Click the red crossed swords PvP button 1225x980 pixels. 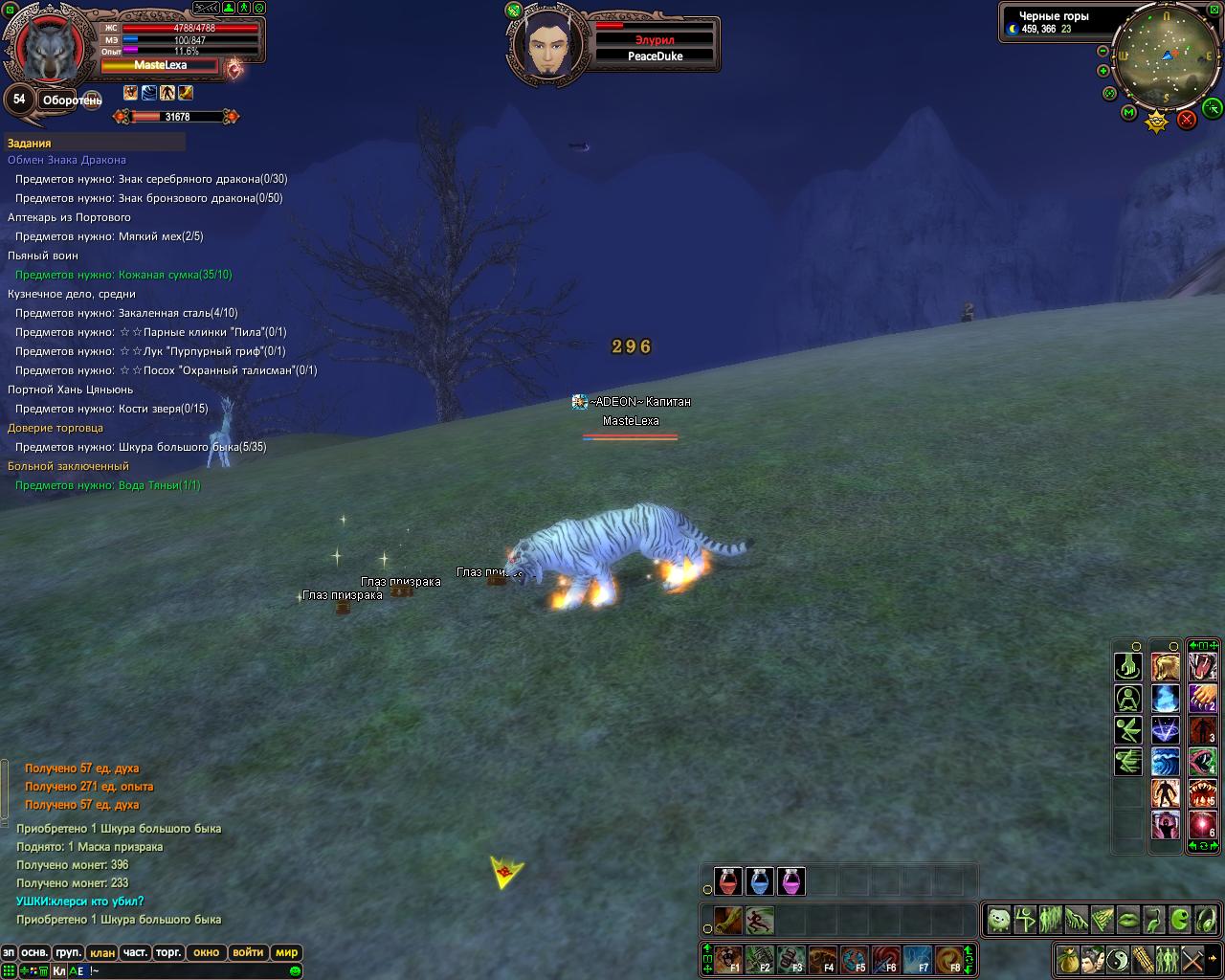point(1187,119)
